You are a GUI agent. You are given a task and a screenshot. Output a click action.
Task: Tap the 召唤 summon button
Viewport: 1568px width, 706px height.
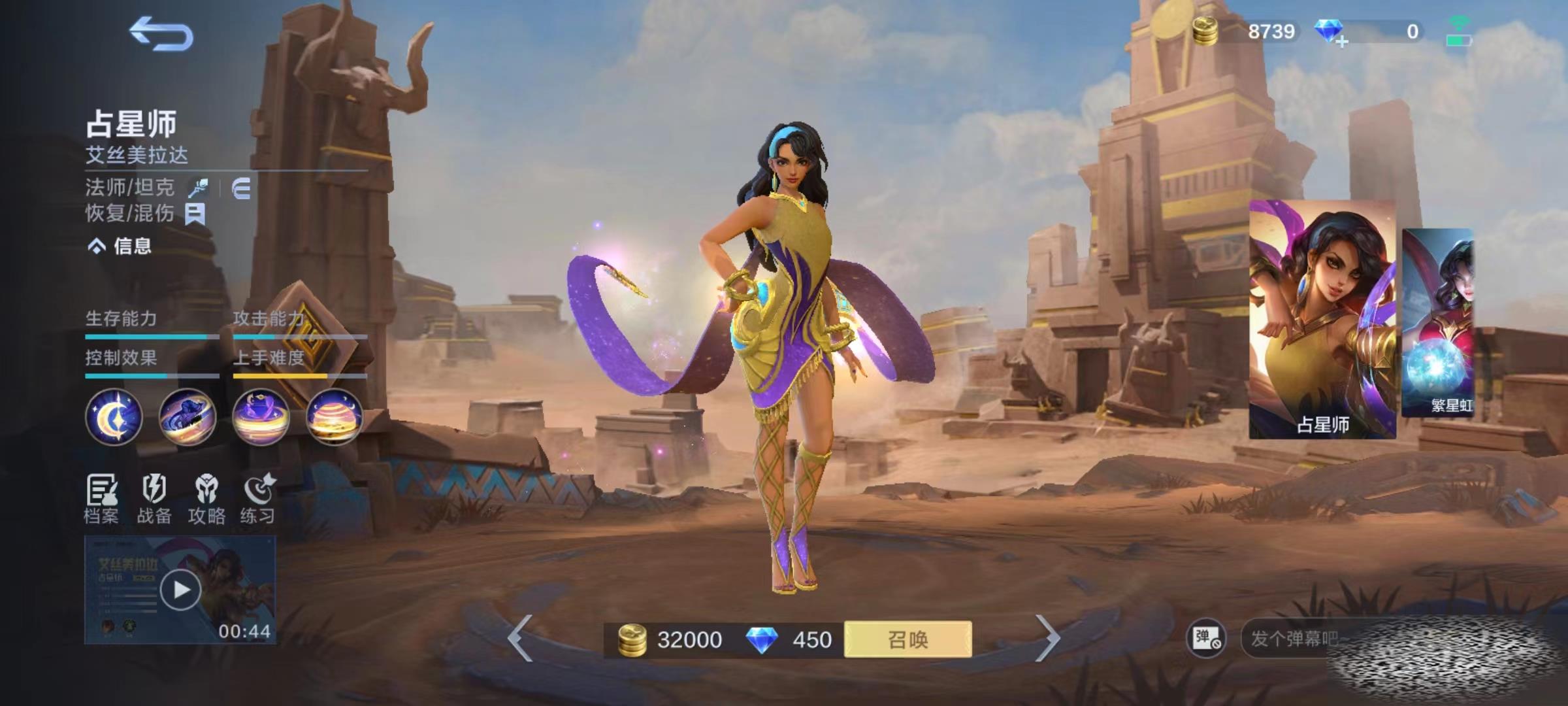click(907, 639)
